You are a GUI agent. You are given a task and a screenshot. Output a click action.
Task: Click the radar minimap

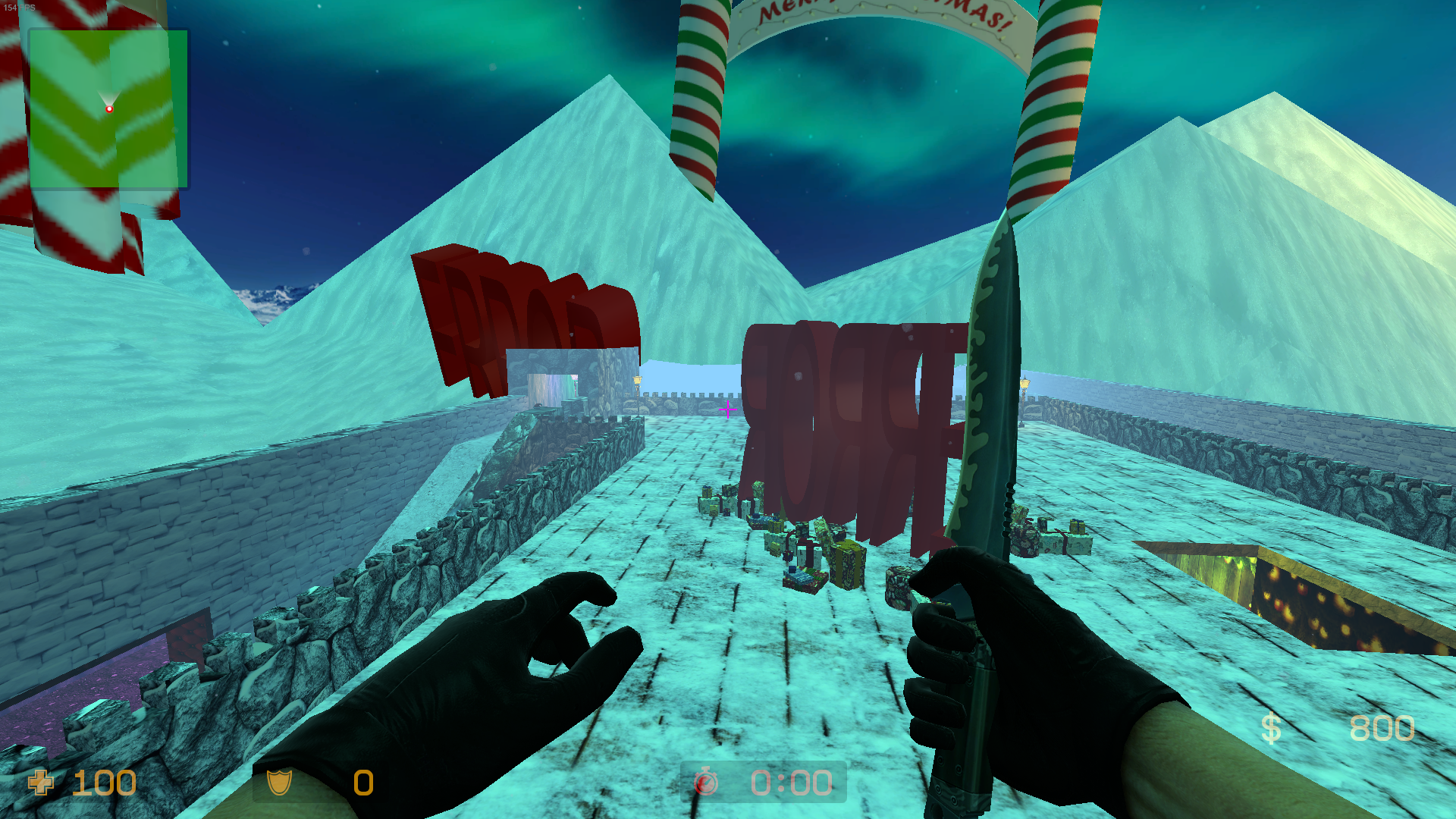[108, 108]
